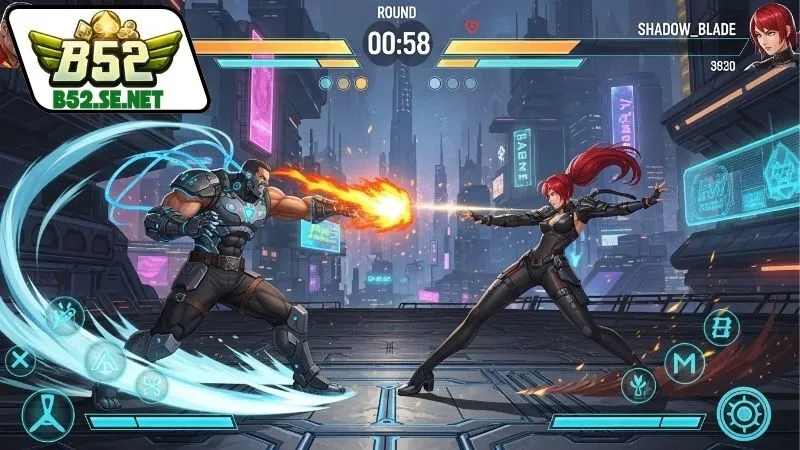Use the upward arrow triangle skill
This screenshot has height=450, width=800.
[x=105, y=359]
